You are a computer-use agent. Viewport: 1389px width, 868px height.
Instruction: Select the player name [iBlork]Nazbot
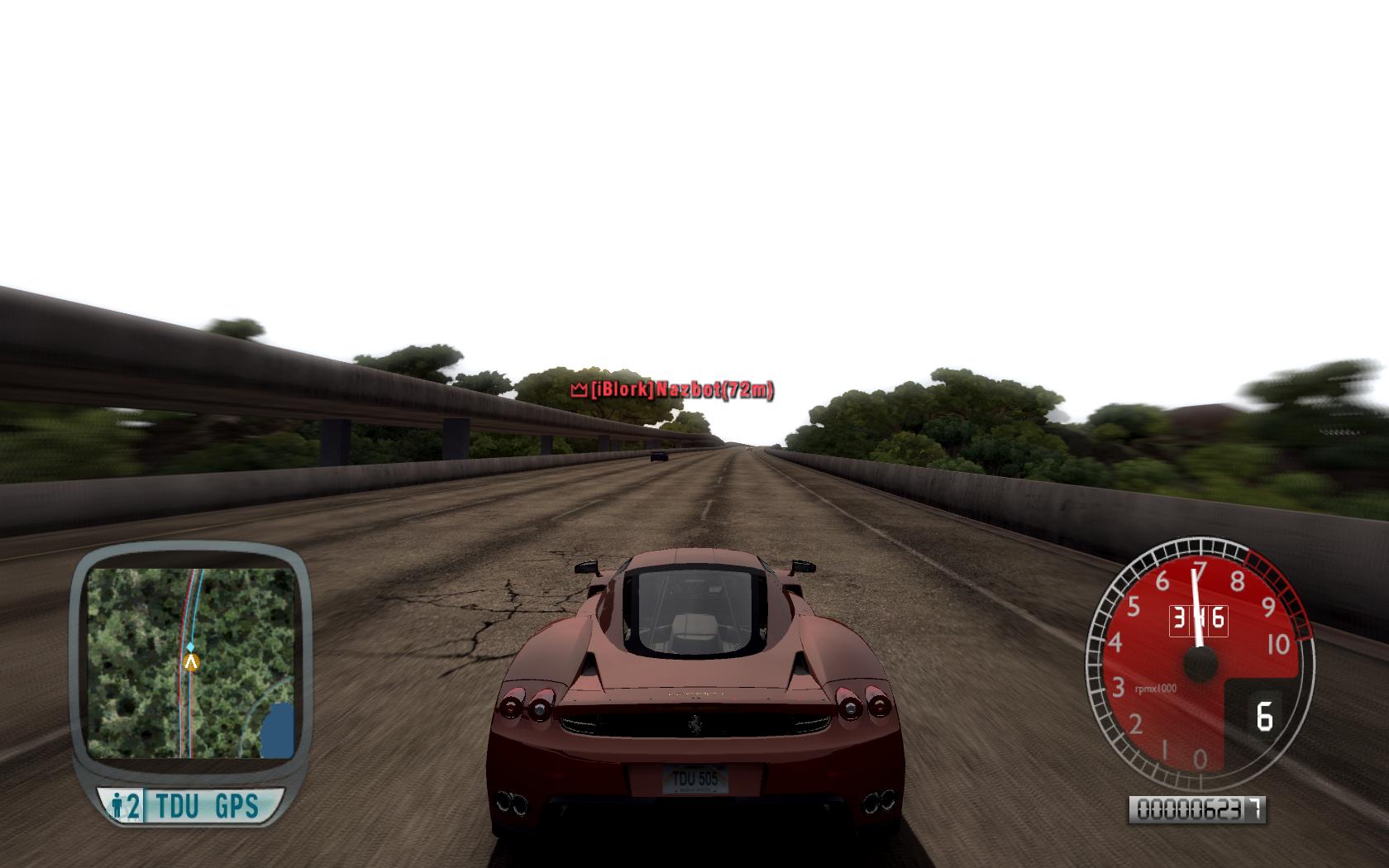tap(678, 390)
